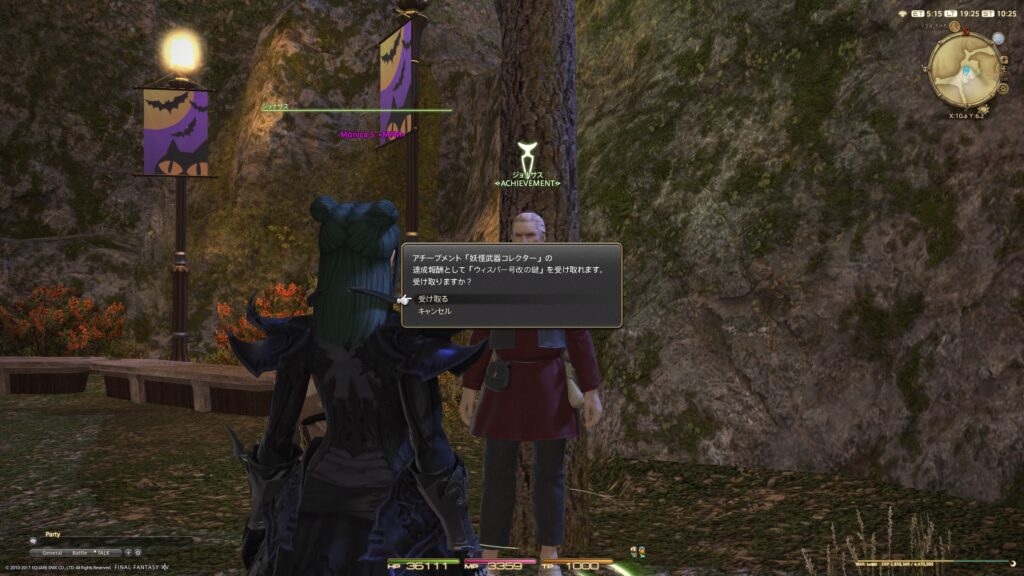Open chat log settings gear

138,552
